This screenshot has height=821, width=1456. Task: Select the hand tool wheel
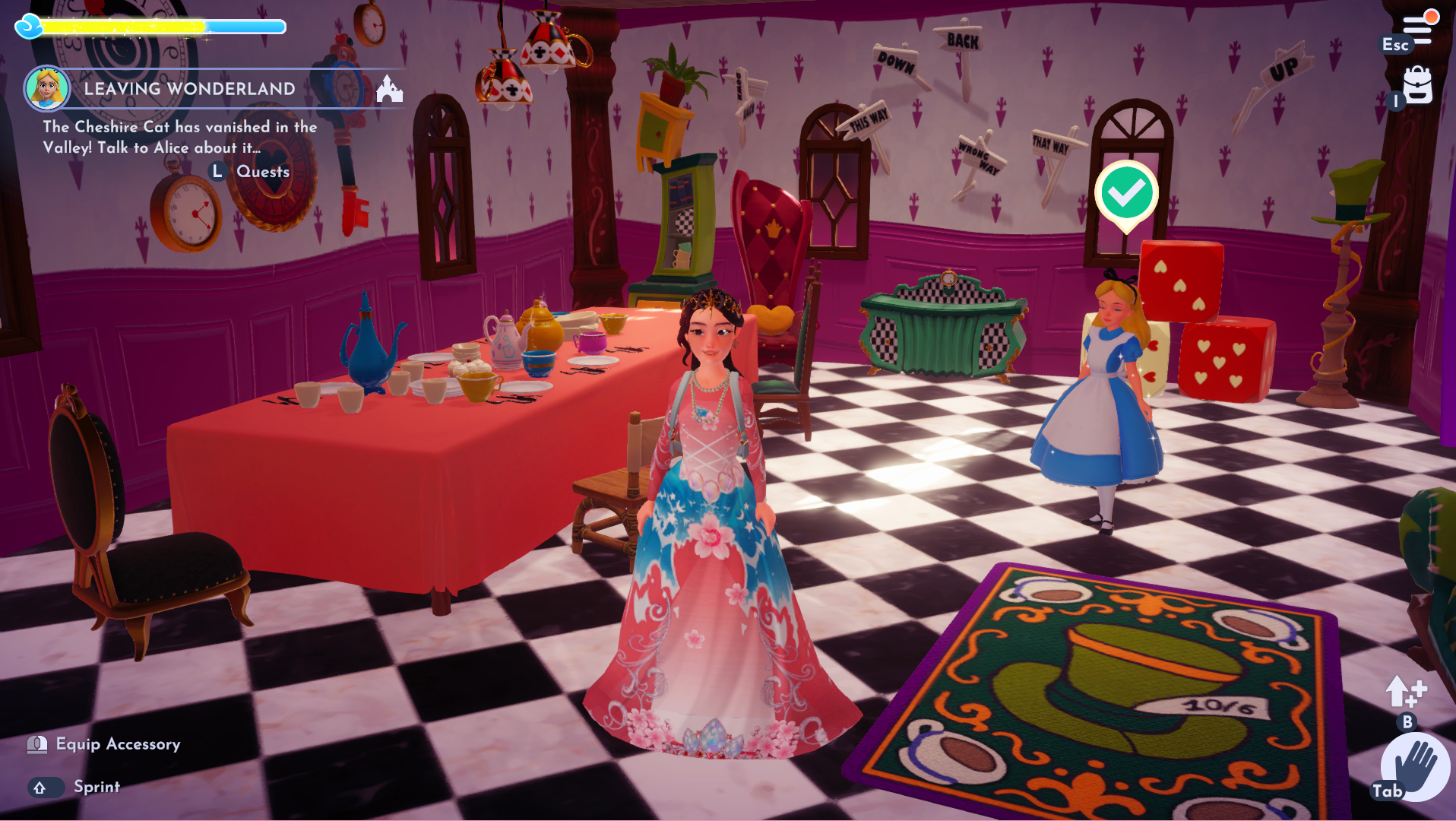tap(1414, 766)
